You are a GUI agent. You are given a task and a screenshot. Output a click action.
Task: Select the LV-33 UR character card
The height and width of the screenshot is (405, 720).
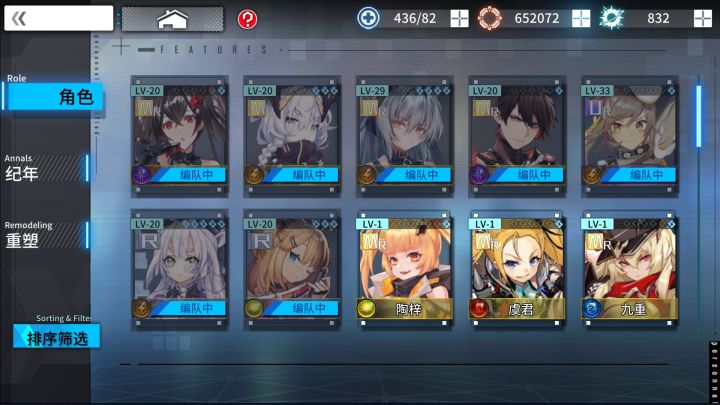click(x=630, y=131)
